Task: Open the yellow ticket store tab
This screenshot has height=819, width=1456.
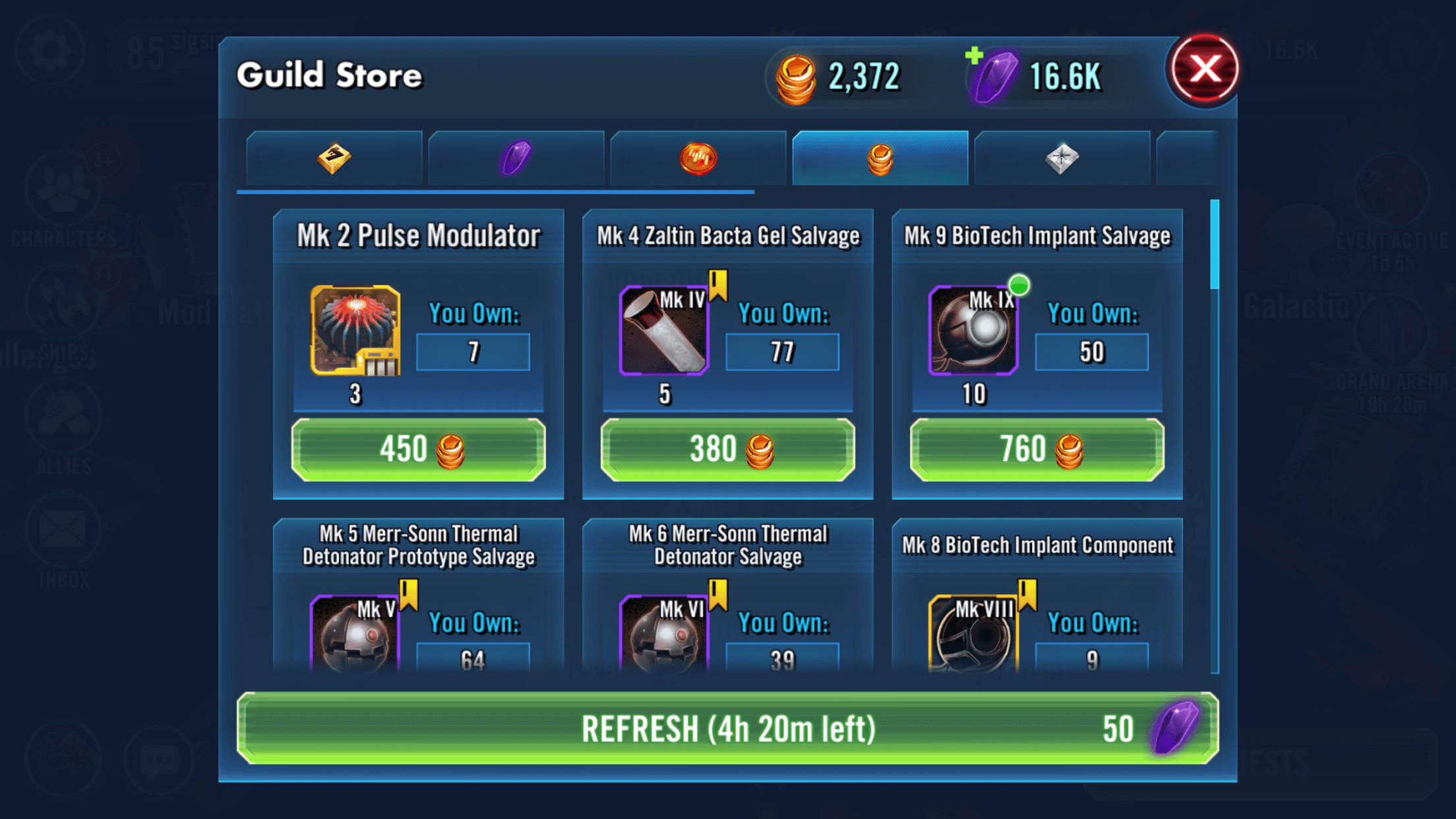Action: pos(334,158)
